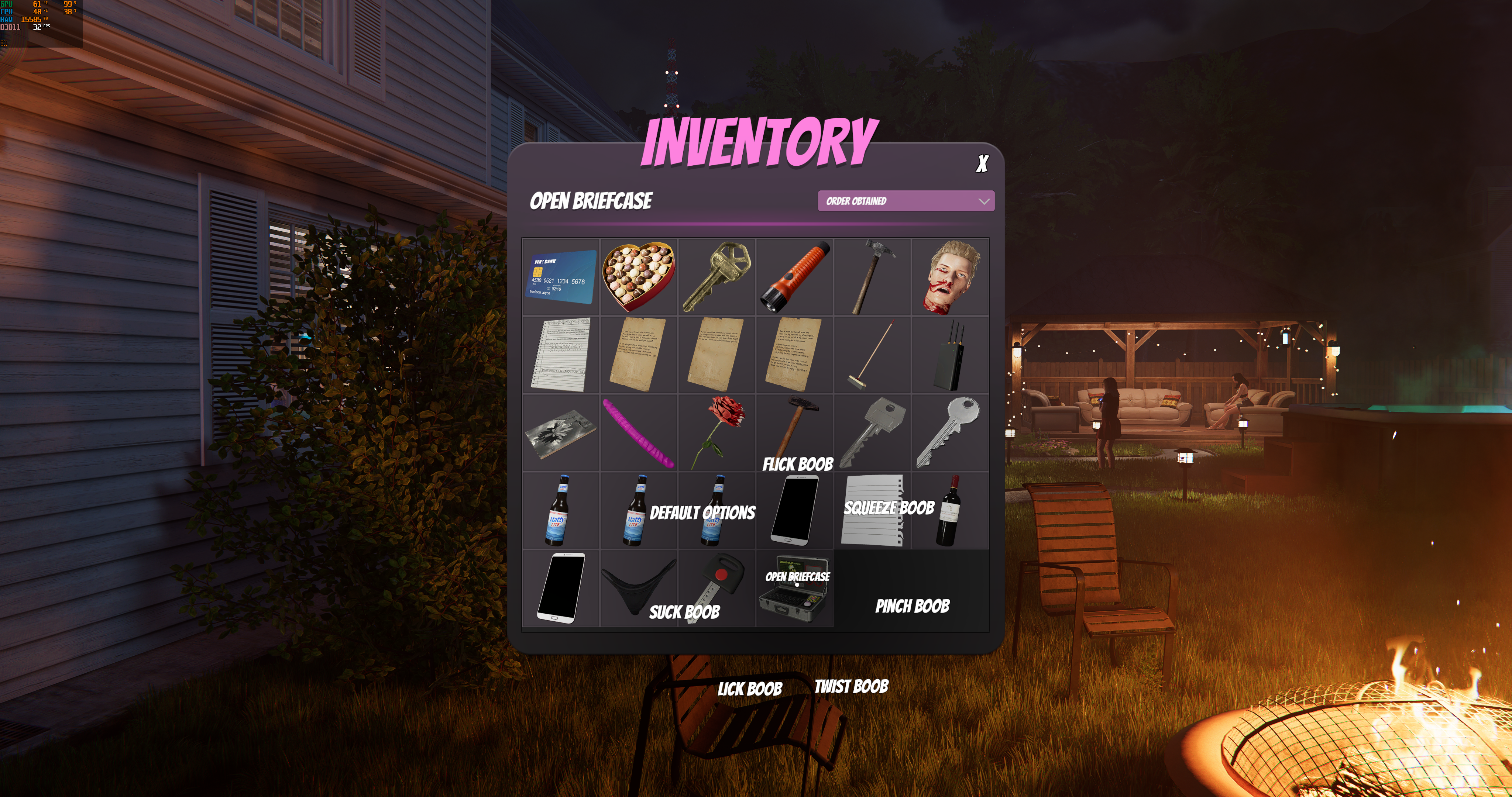Select the broom item
This screenshot has height=797, width=1512.
coord(872,355)
